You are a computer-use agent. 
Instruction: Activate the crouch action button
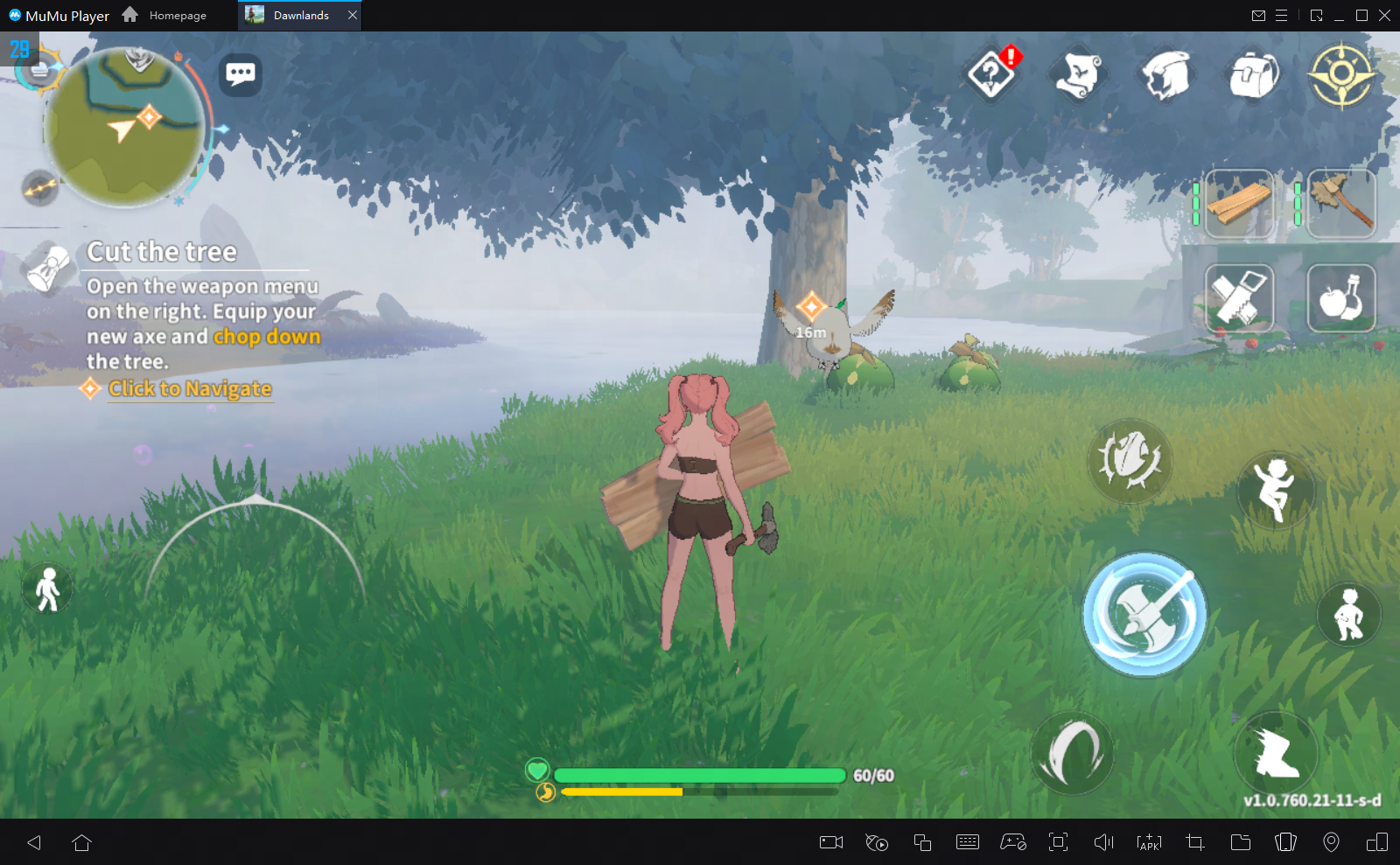[1348, 614]
